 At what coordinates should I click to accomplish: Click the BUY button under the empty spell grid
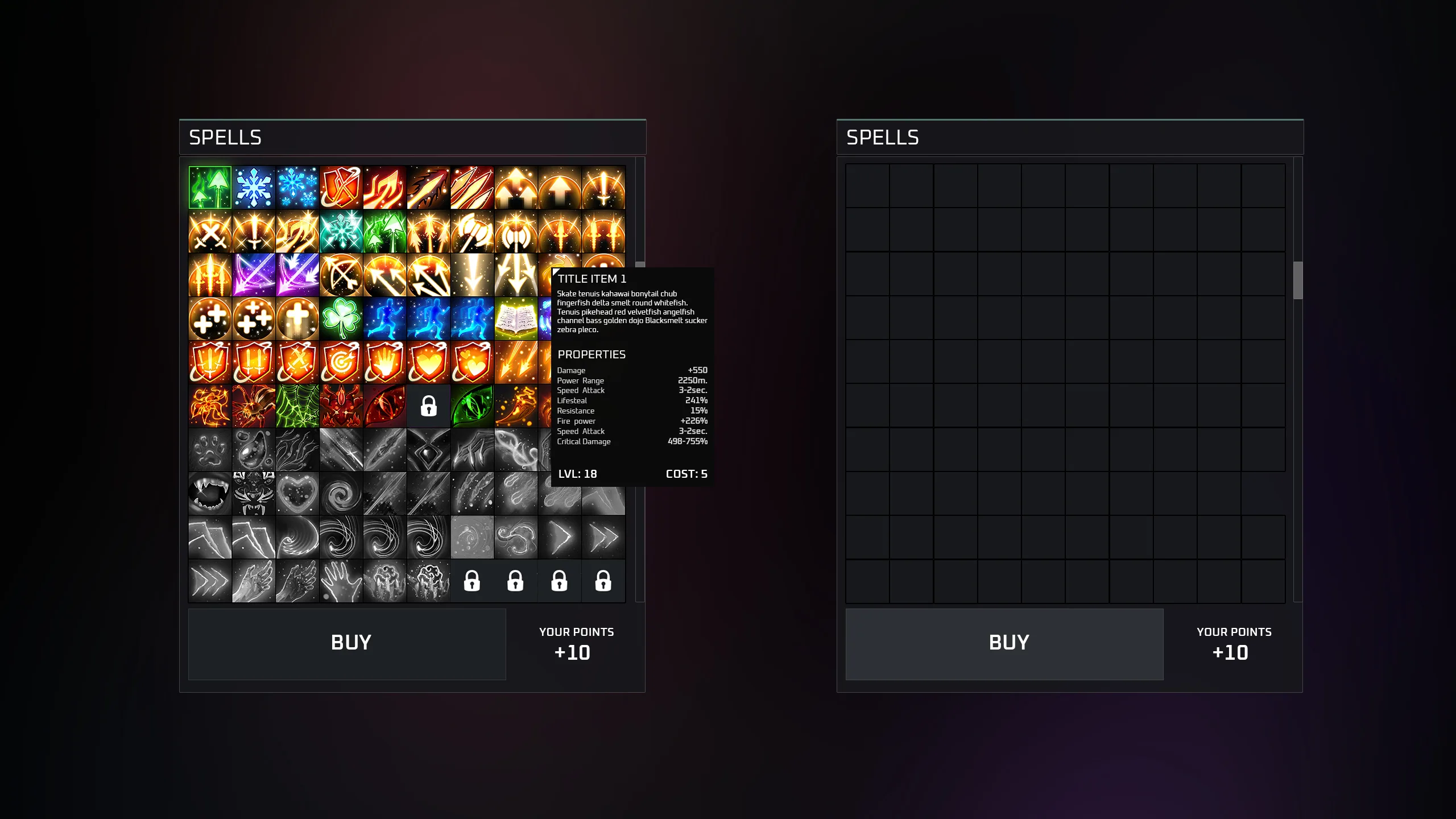pos(1004,644)
